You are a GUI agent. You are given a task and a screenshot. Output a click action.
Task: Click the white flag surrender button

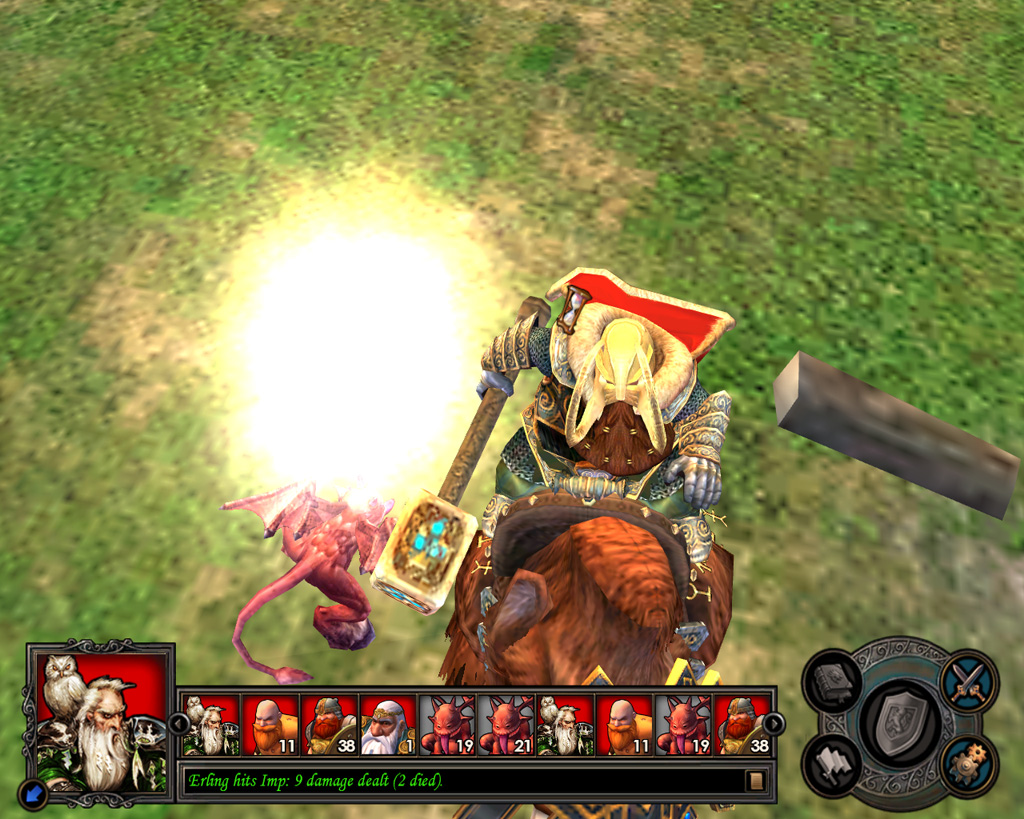[832, 765]
